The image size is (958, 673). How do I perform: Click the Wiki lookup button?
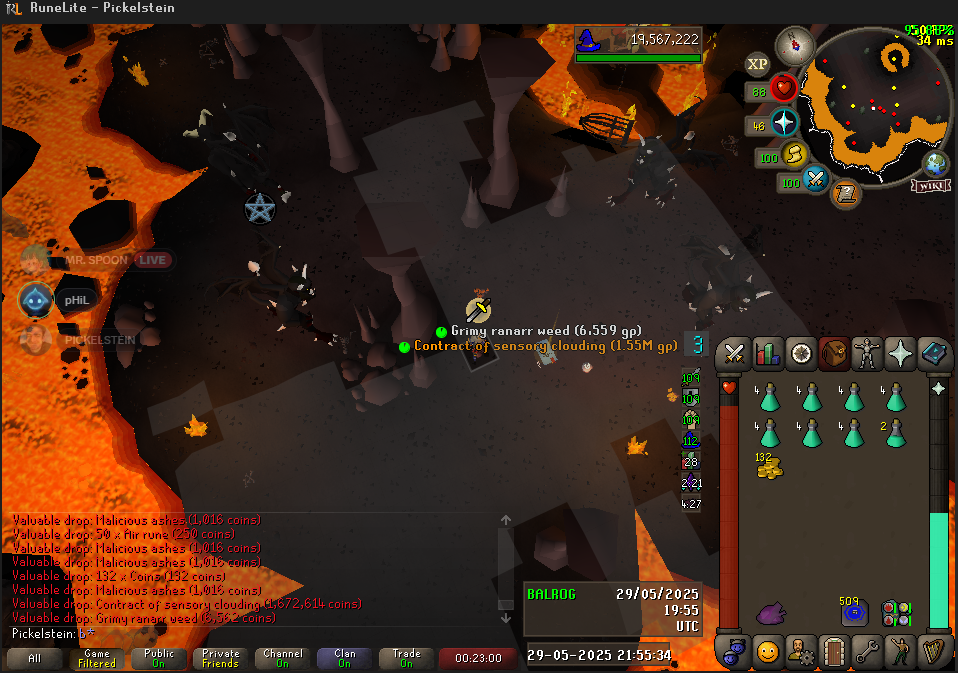click(929, 185)
